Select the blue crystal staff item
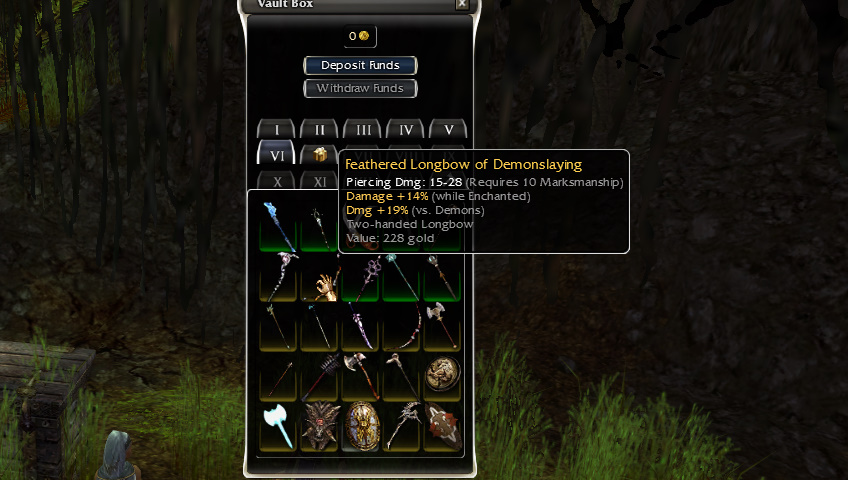This screenshot has width=848, height=480. point(277,225)
